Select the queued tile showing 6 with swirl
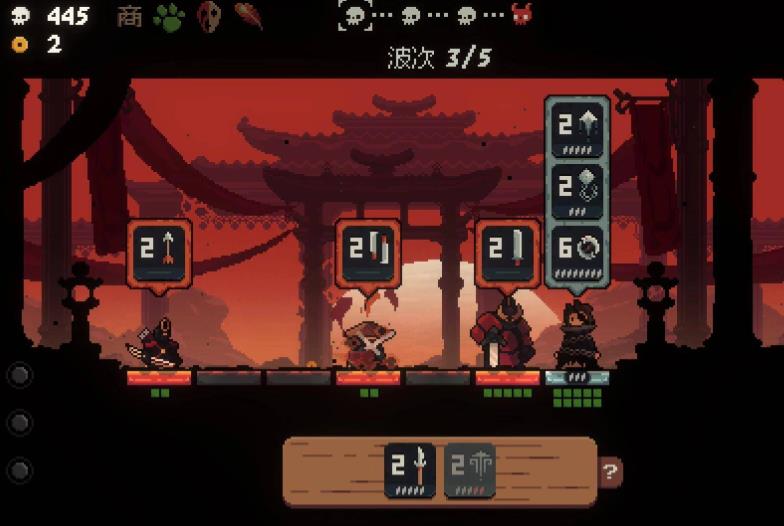784x526 pixels. tap(577, 249)
